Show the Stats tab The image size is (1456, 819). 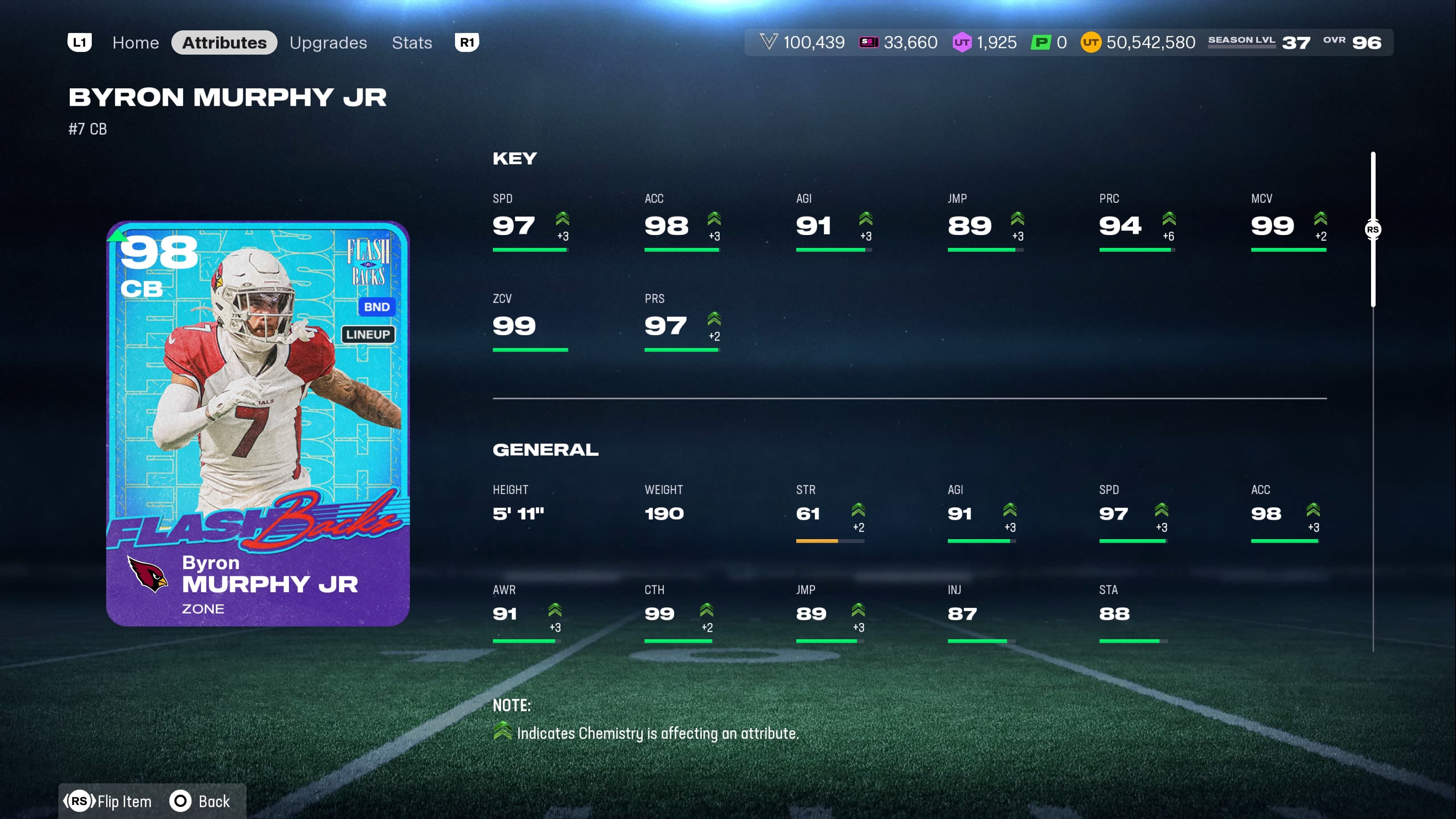(411, 42)
